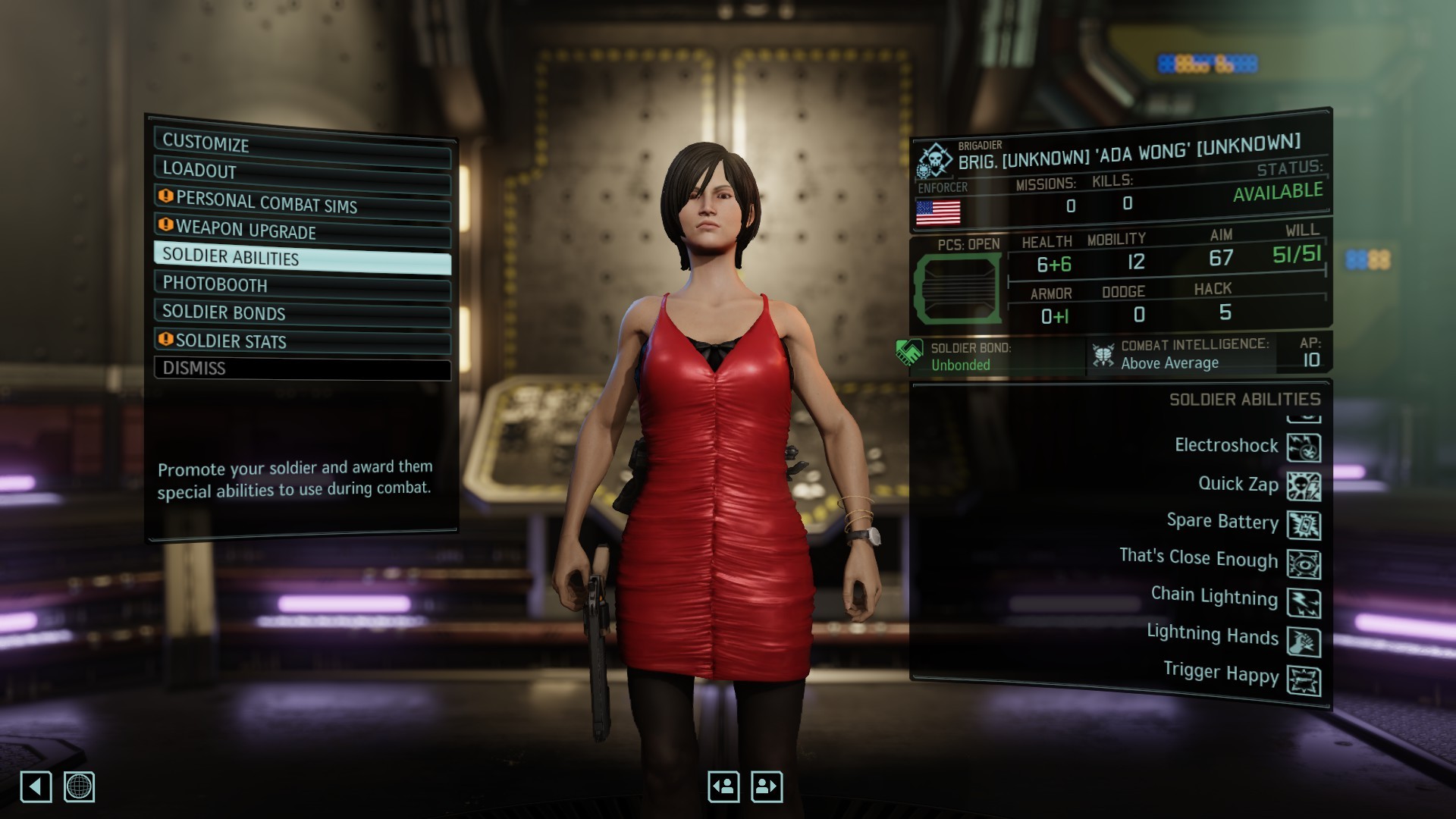The image size is (1456, 819).
Task: Select Soldier Abilities in the menu
Action: click(x=302, y=258)
